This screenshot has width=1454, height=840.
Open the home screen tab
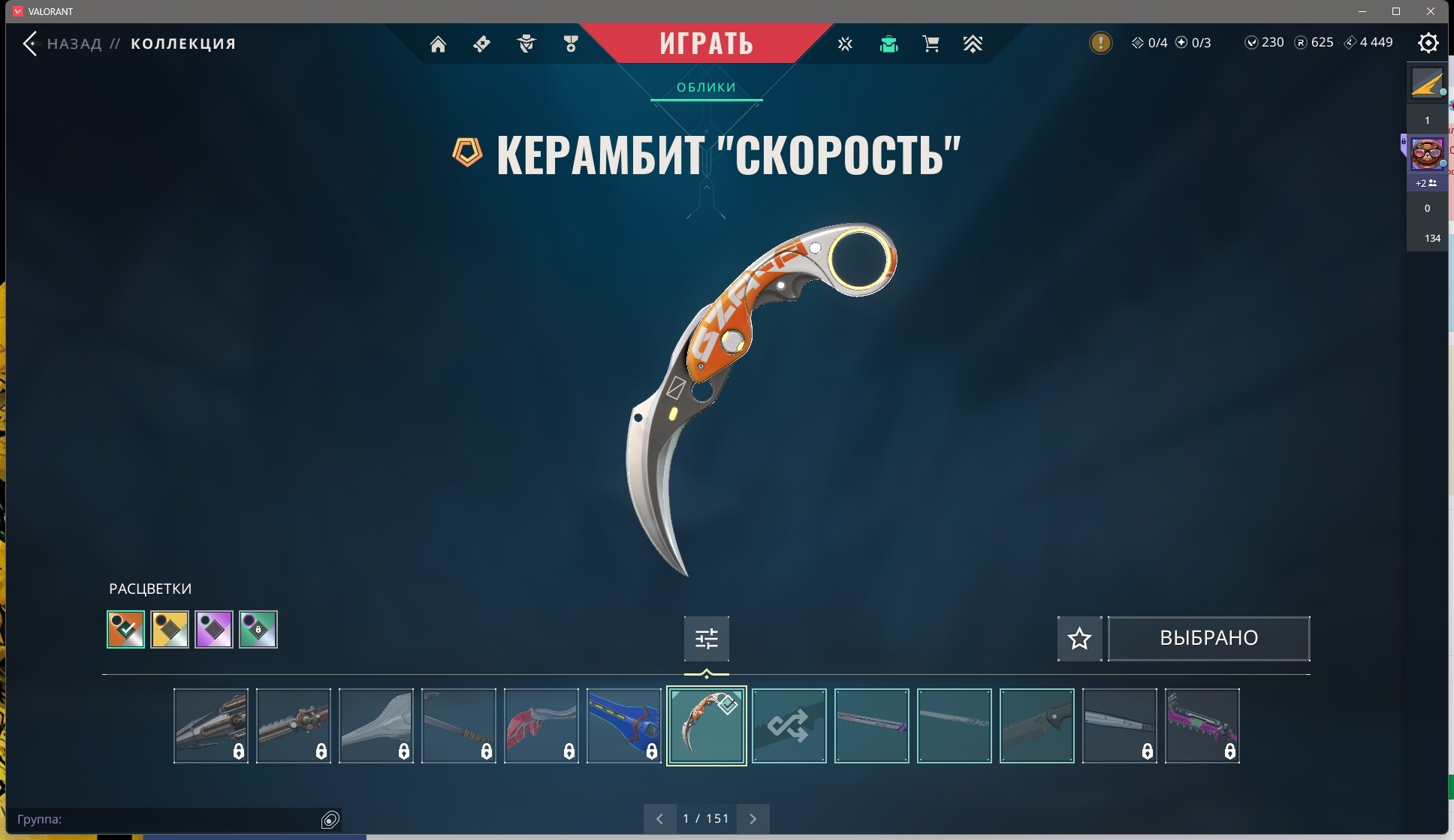click(438, 44)
